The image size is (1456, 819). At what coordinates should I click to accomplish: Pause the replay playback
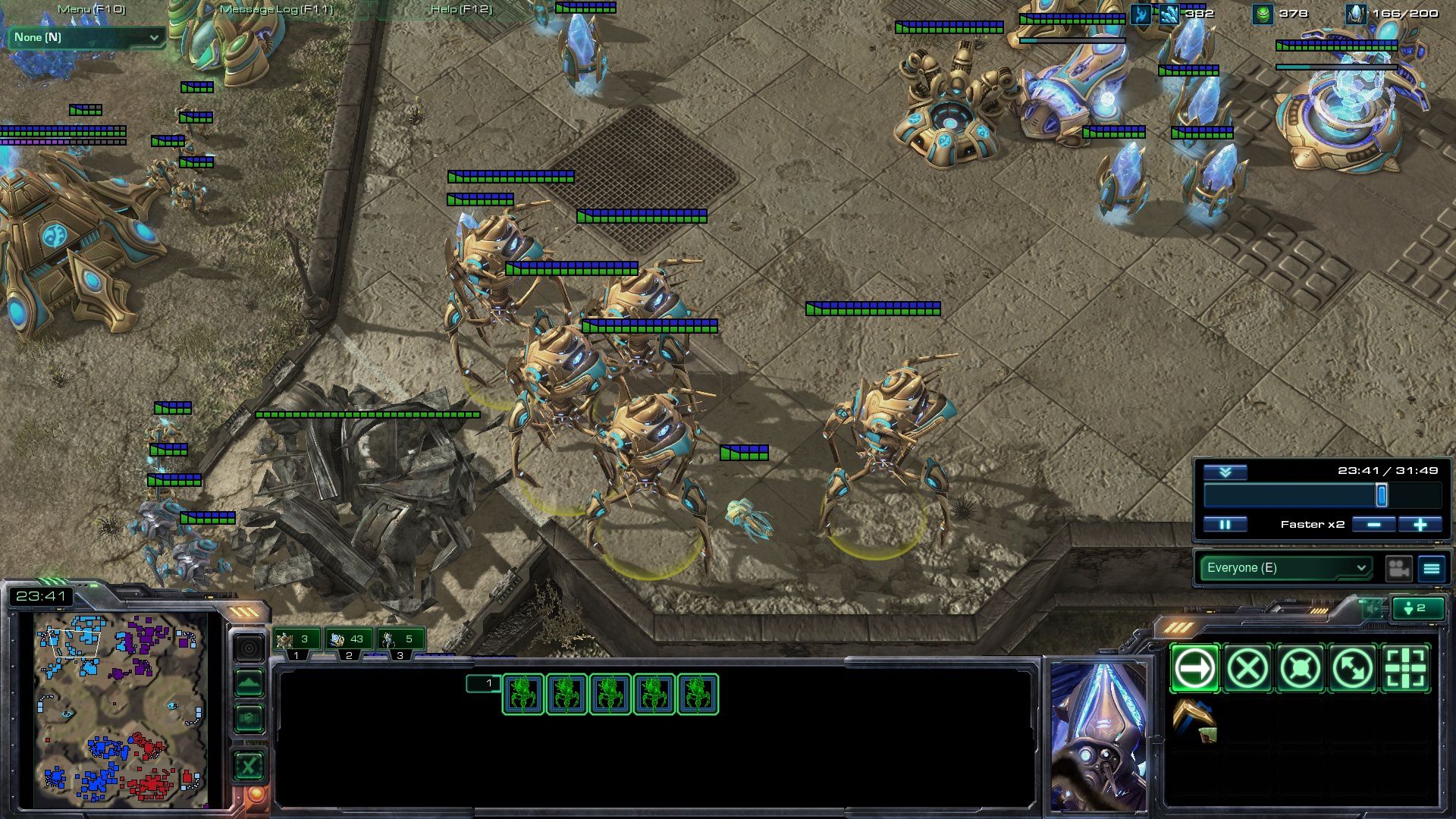pyautogui.click(x=1225, y=524)
